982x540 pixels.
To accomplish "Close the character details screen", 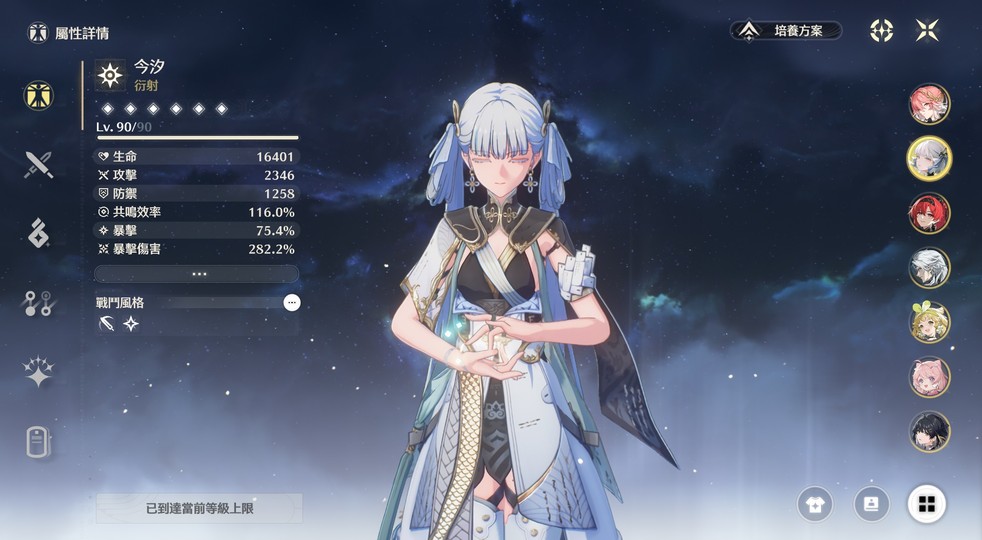I will (927, 31).
